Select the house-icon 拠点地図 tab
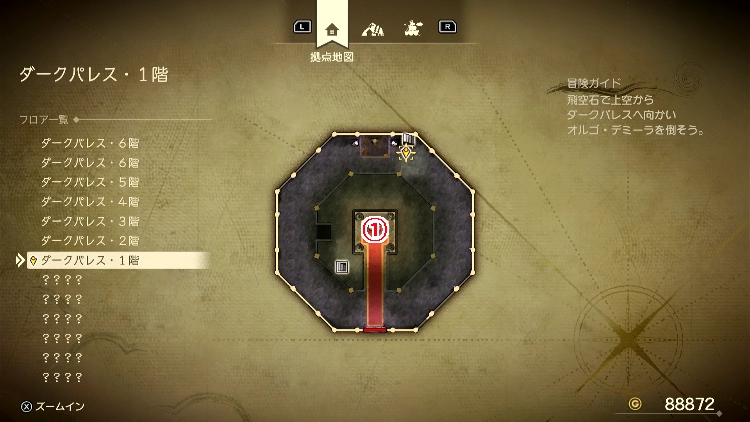This screenshot has height=422, width=750. pyautogui.click(x=332, y=28)
